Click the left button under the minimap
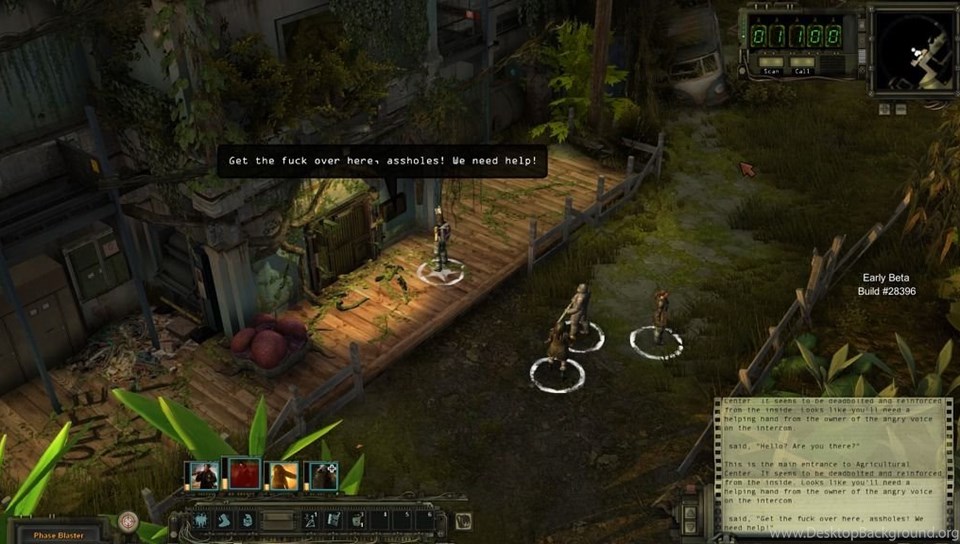Image resolution: width=960 pixels, height=544 pixels. tap(886, 108)
